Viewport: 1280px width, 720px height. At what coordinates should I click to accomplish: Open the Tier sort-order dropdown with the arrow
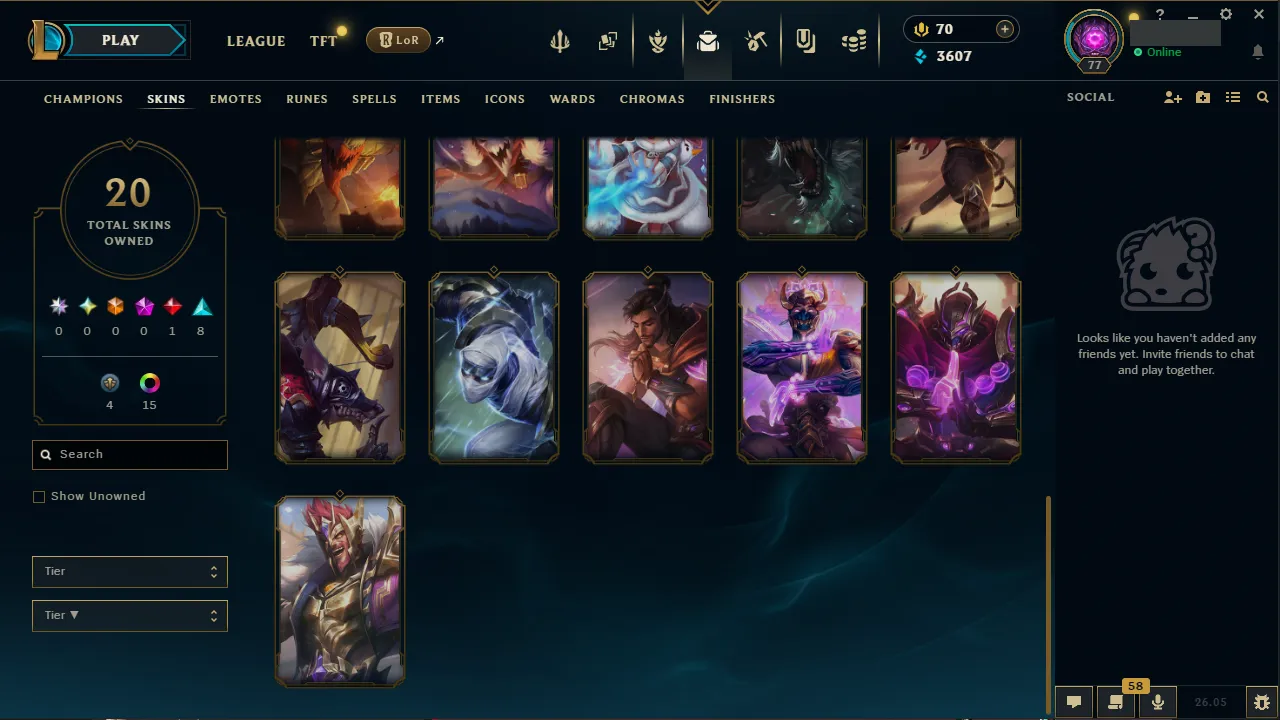coord(129,615)
